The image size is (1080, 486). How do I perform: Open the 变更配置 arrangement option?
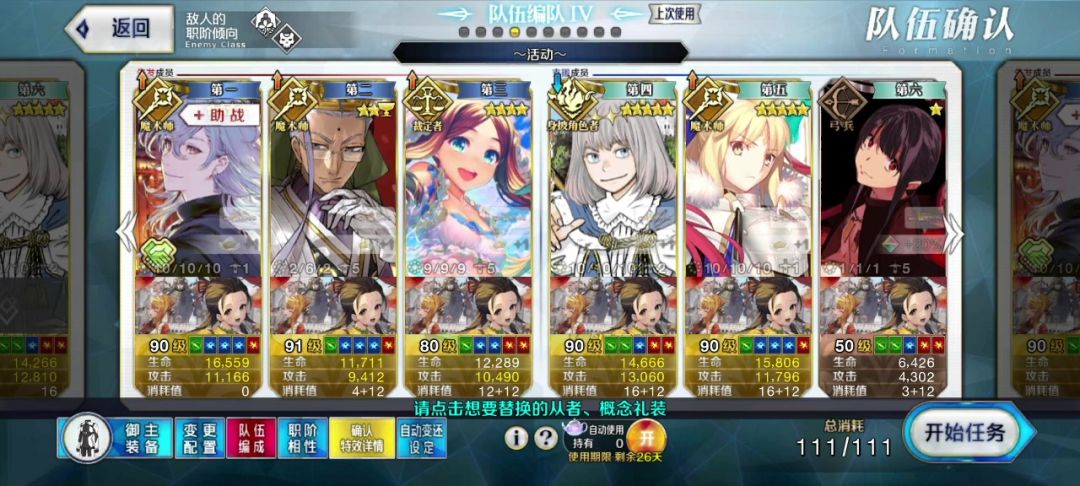[199, 437]
